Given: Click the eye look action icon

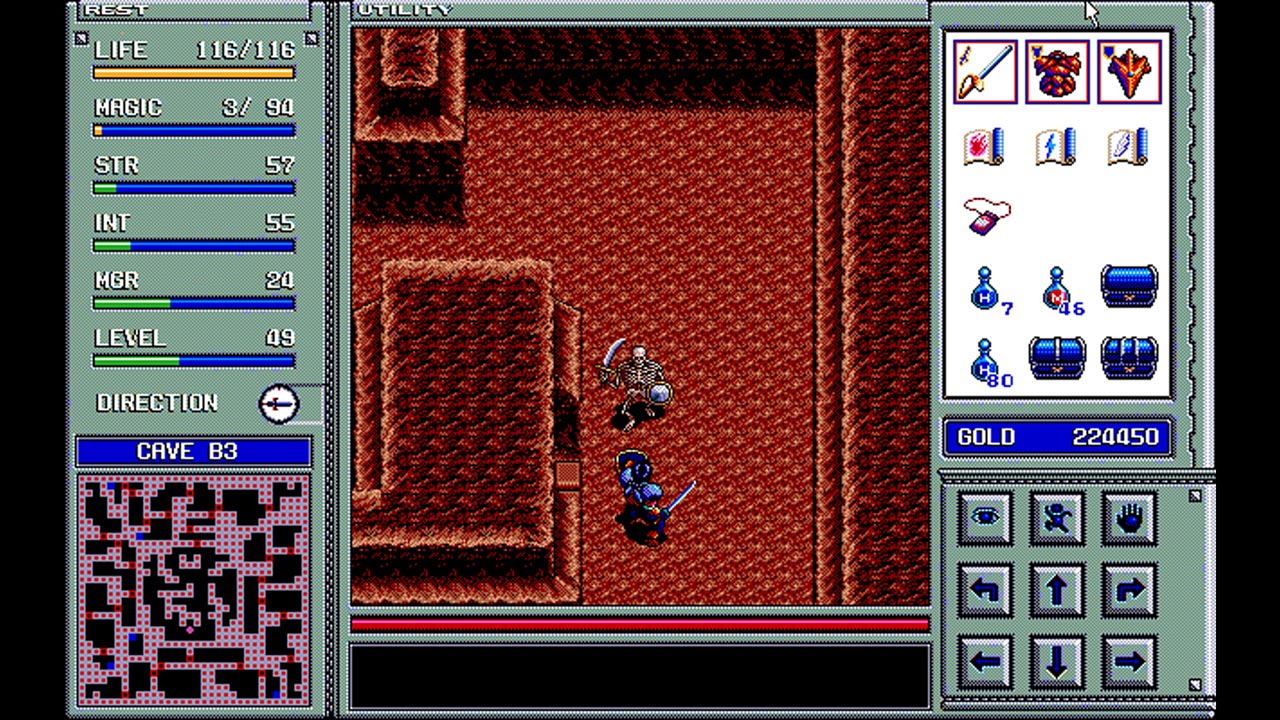Looking at the screenshot, I should [x=985, y=517].
